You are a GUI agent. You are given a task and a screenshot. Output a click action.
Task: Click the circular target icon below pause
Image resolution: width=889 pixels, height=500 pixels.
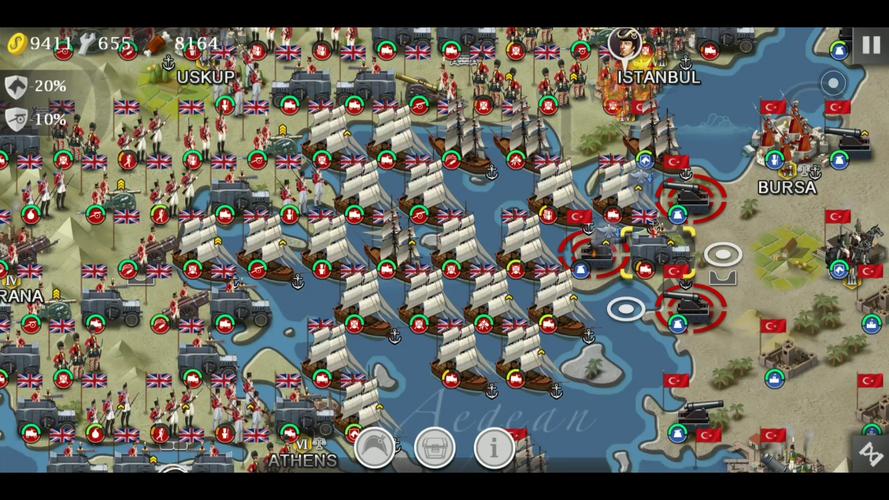pyautogui.click(x=834, y=82)
